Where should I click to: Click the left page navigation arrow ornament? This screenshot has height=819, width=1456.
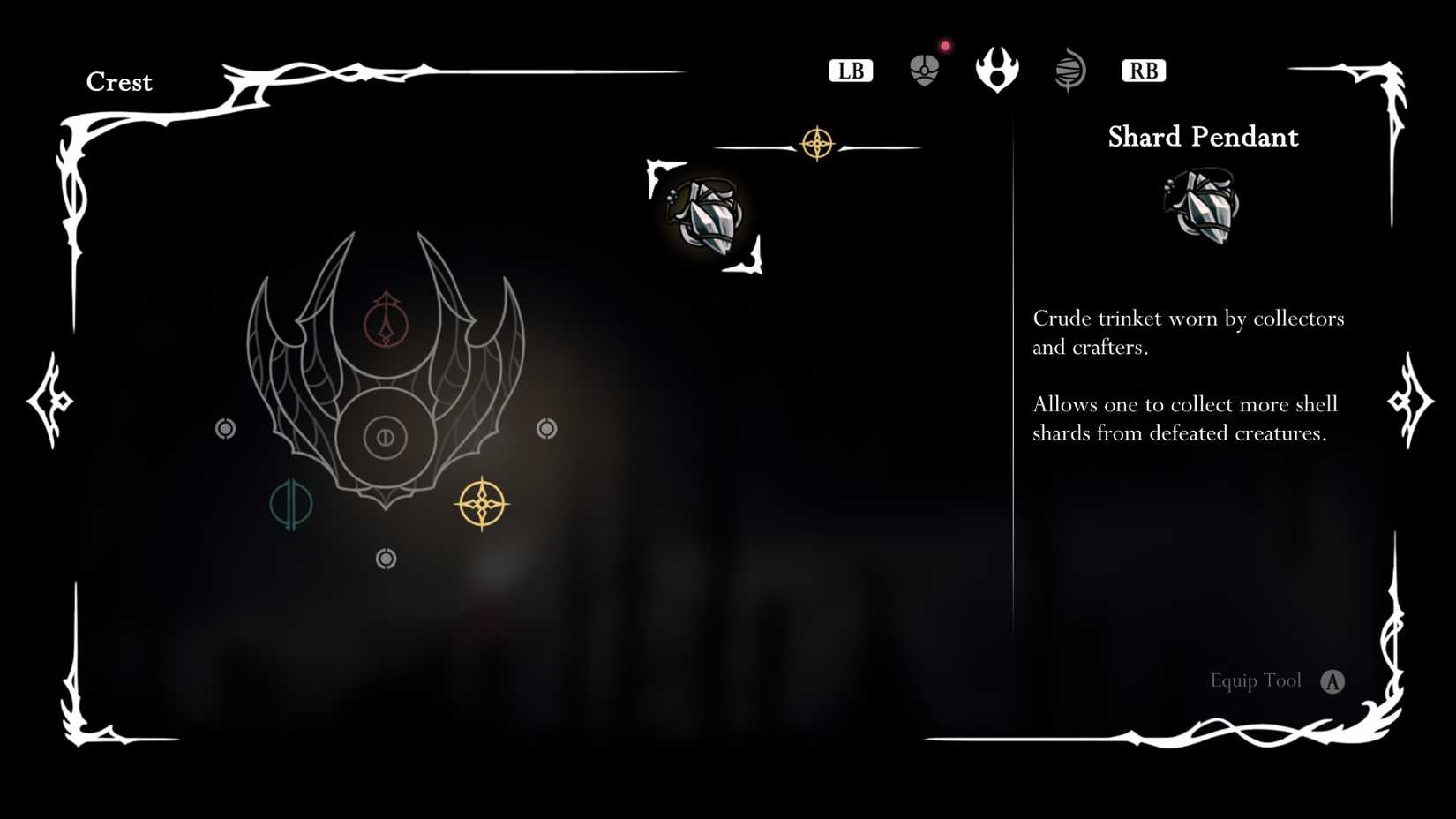click(x=50, y=402)
